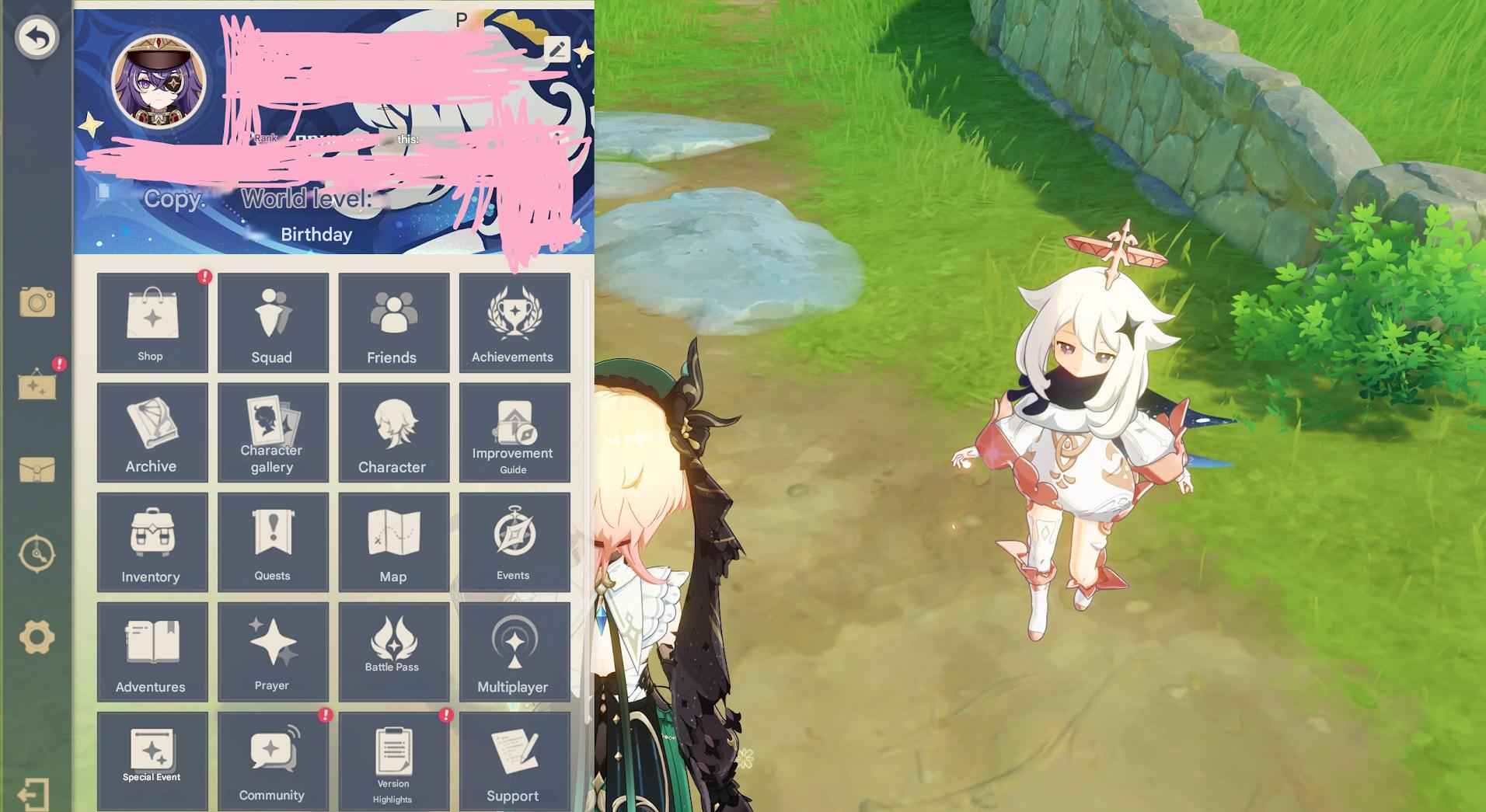Open the Map

393,542
